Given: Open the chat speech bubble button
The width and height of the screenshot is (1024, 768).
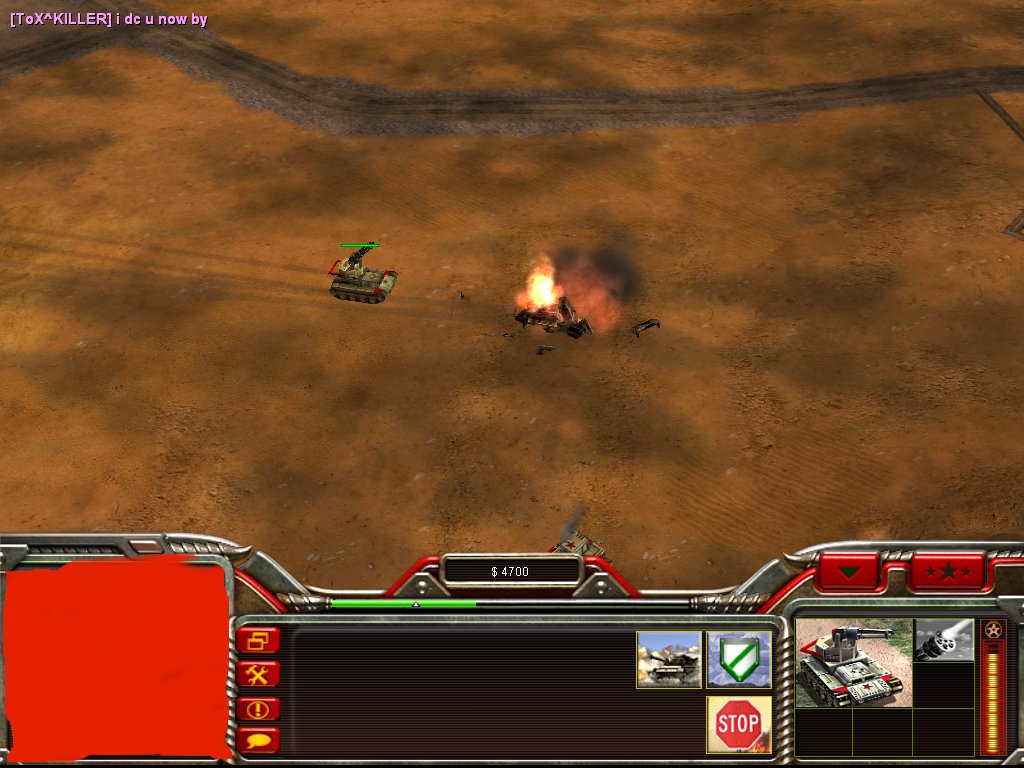Looking at the screenshot, I should (259, 741).
